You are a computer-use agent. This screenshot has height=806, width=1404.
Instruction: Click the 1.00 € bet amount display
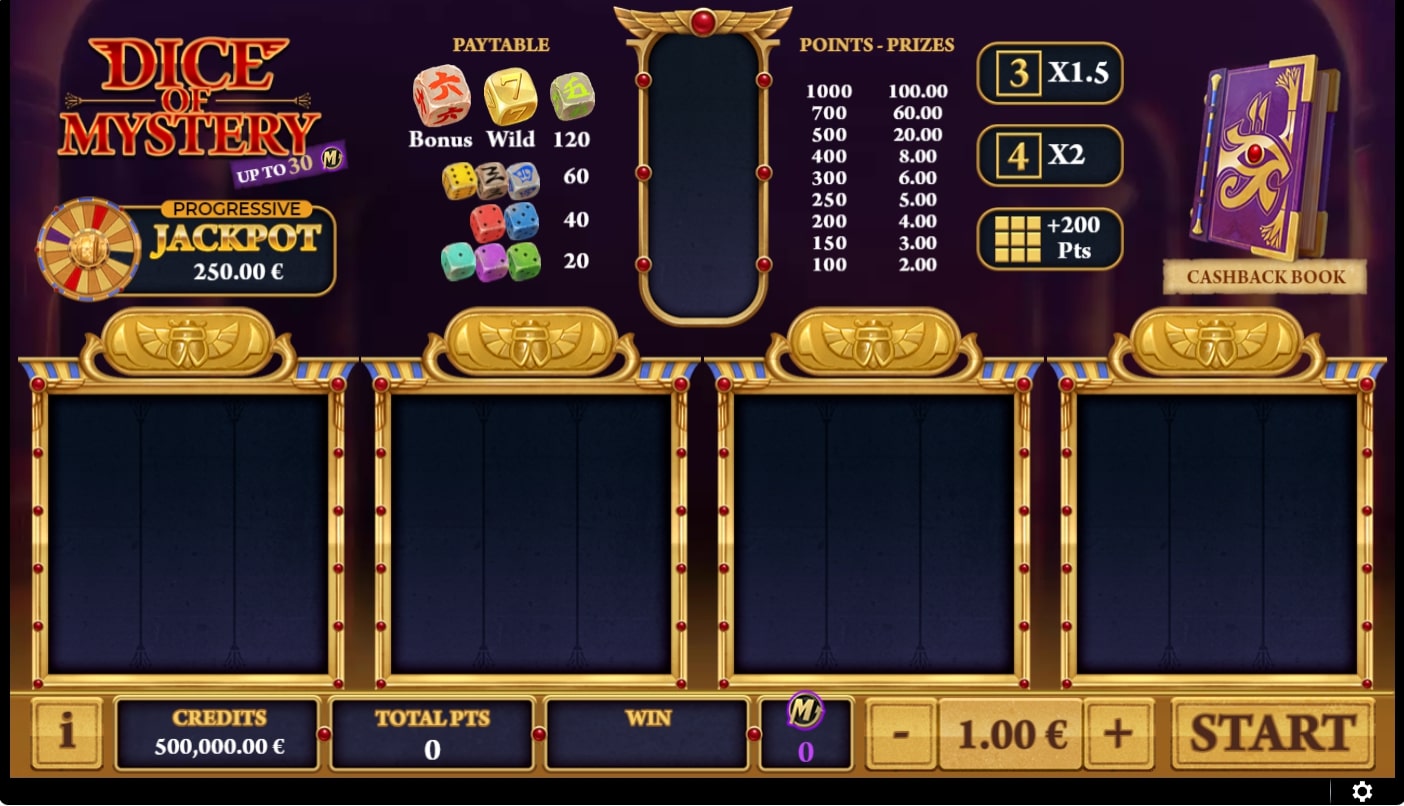1011,732
